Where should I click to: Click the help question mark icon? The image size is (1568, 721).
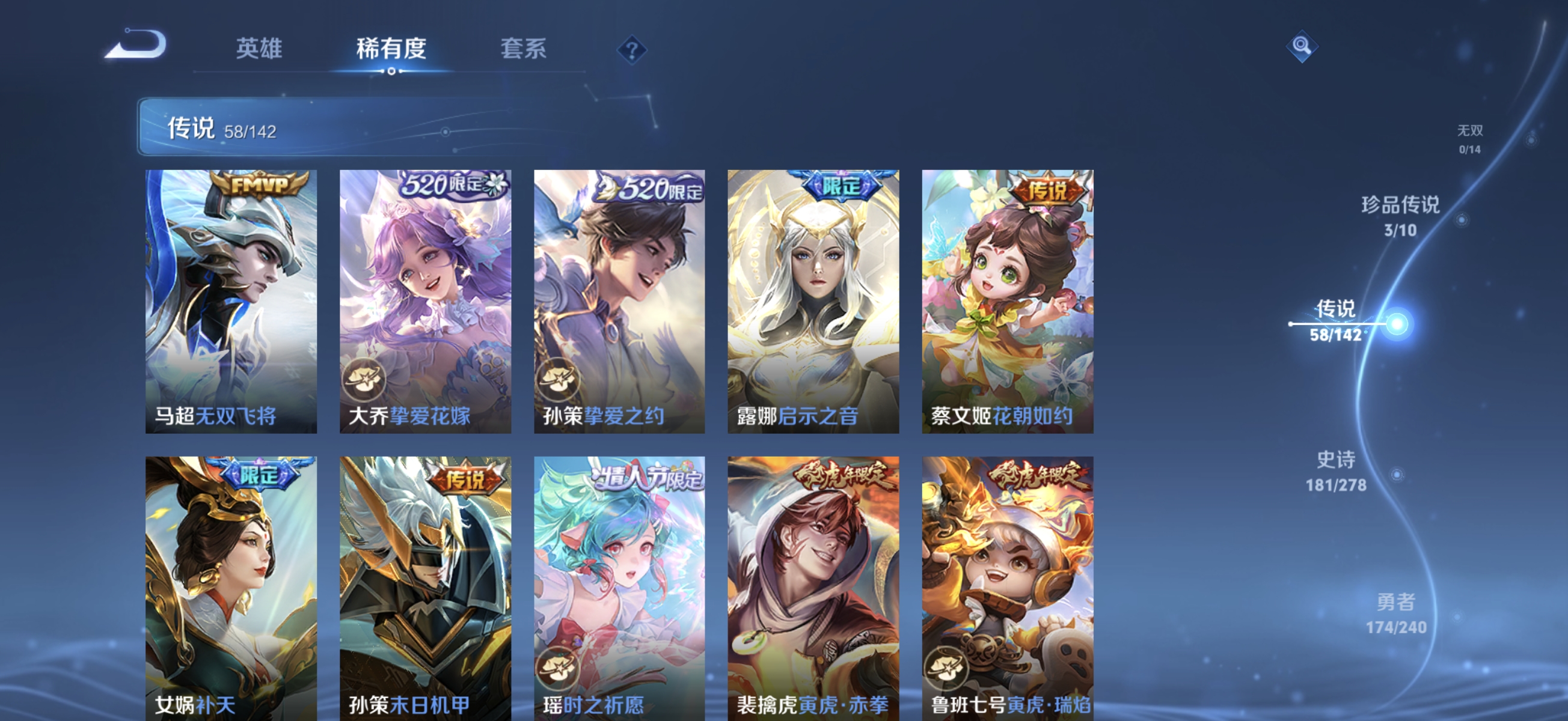(x=632, y=50)
